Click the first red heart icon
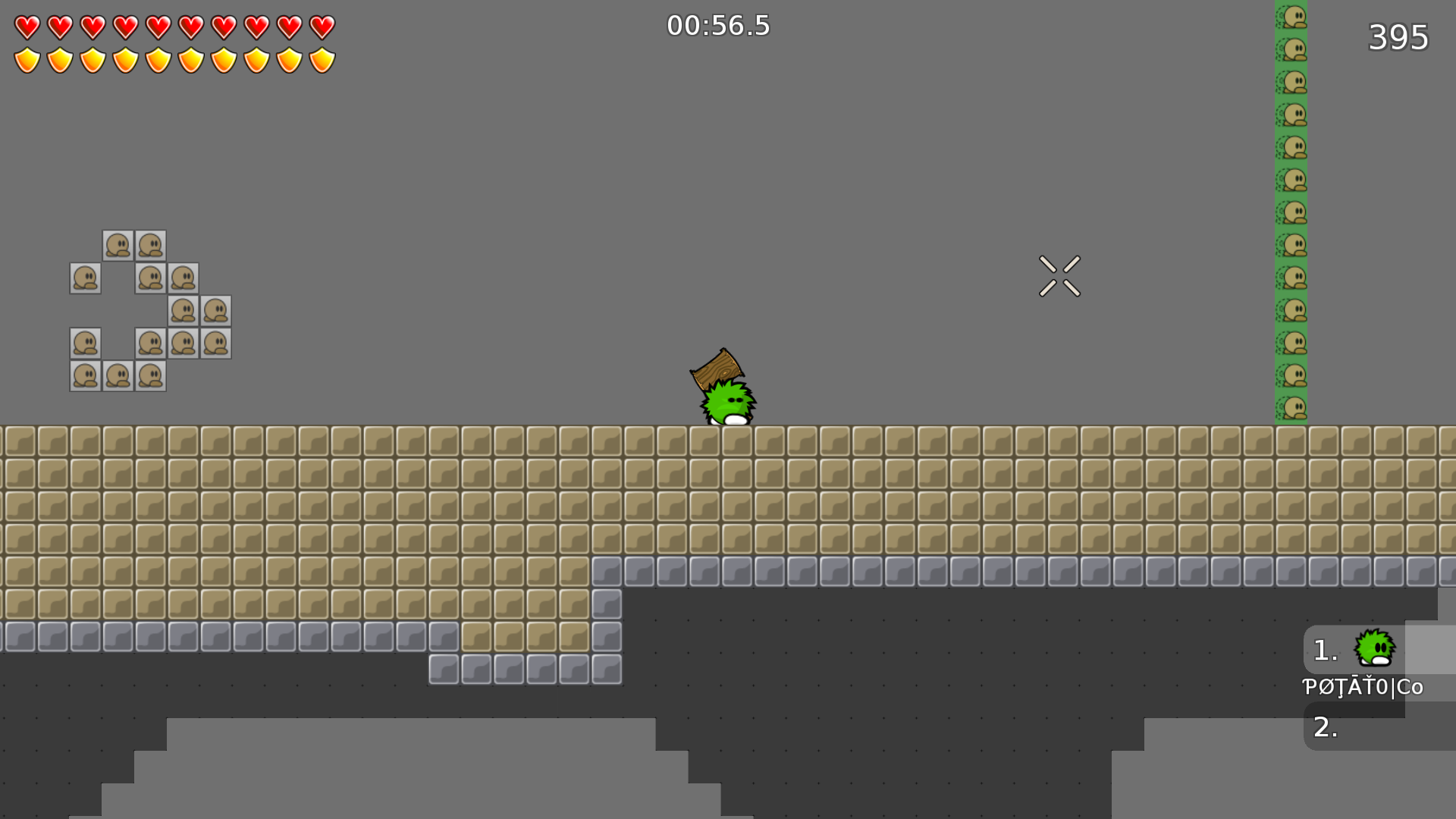This screenshot has width=1456, height=819. (x=28, y=28)
